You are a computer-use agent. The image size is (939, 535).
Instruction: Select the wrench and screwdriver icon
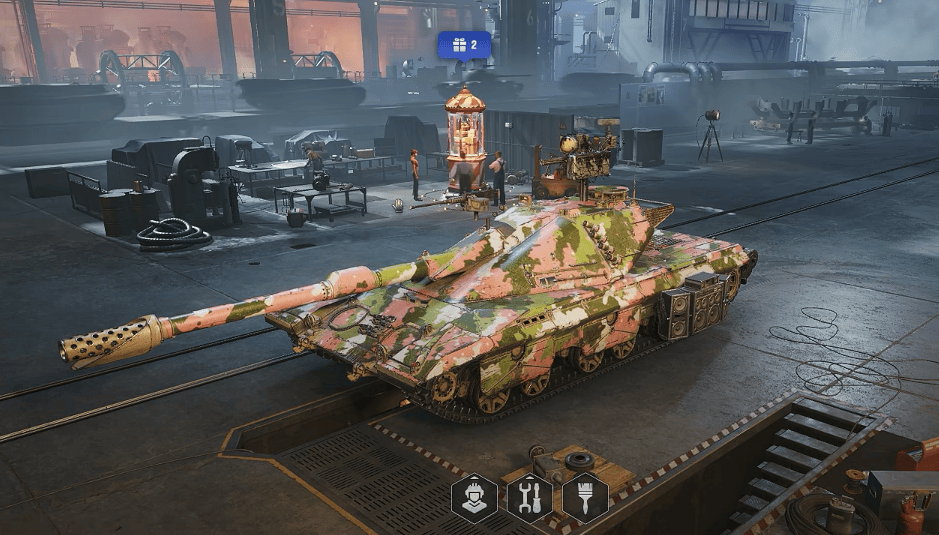click(x=529, y=497)
